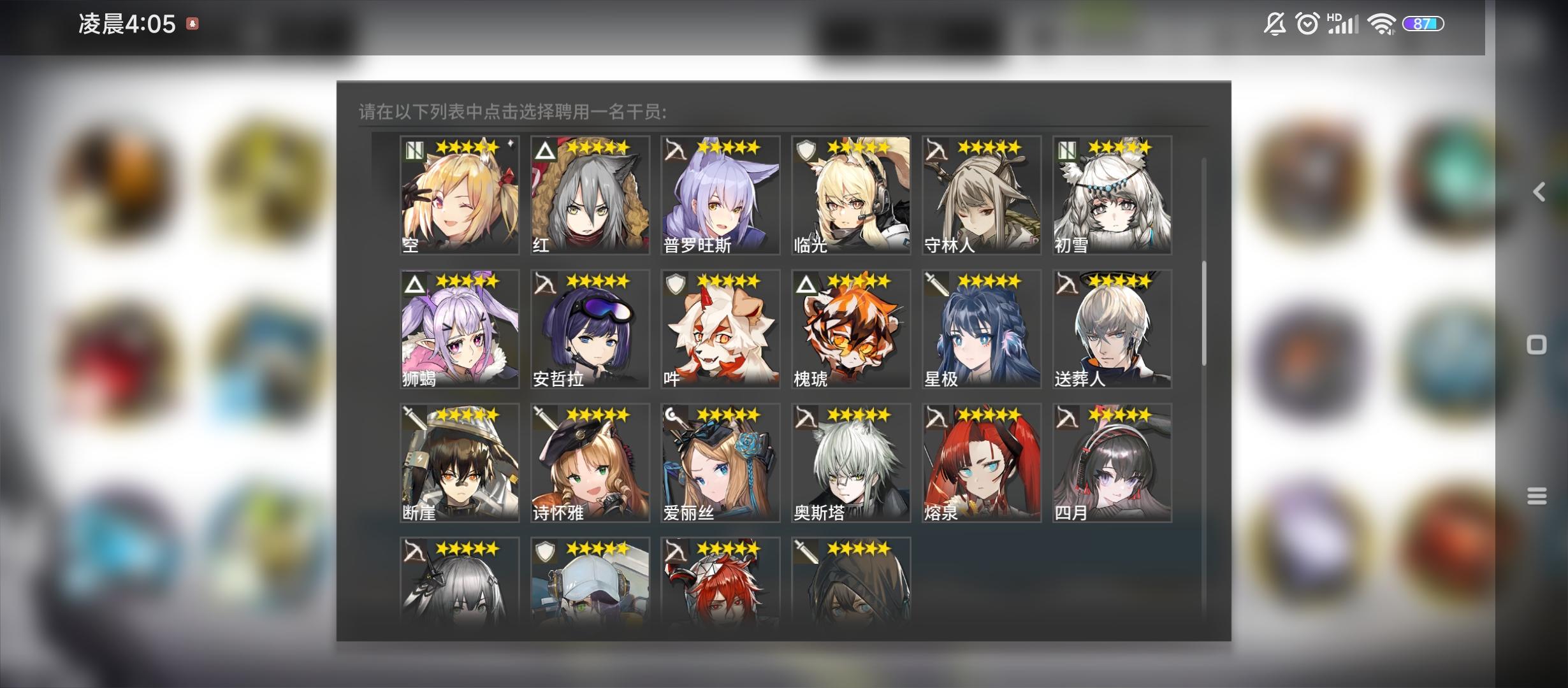Select 熔泉's portrait in the list
This screenshot has width=1568, height=688.
pyautogui.click(x=982, y=463)
